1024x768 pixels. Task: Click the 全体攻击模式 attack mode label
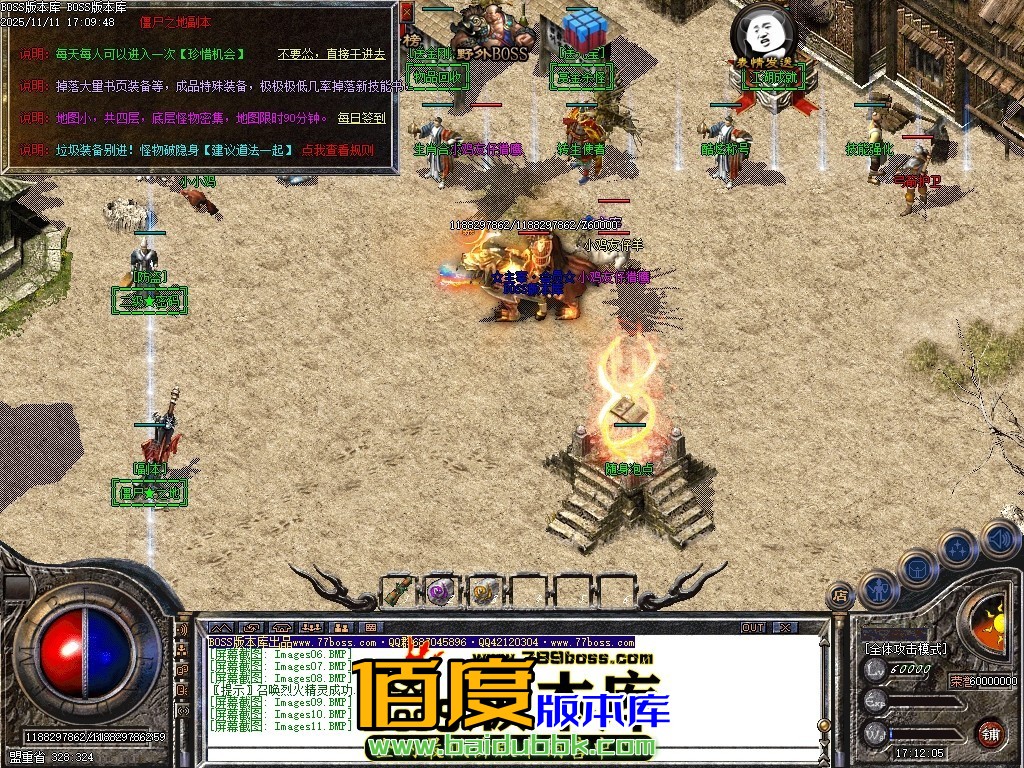coord(907,649)
